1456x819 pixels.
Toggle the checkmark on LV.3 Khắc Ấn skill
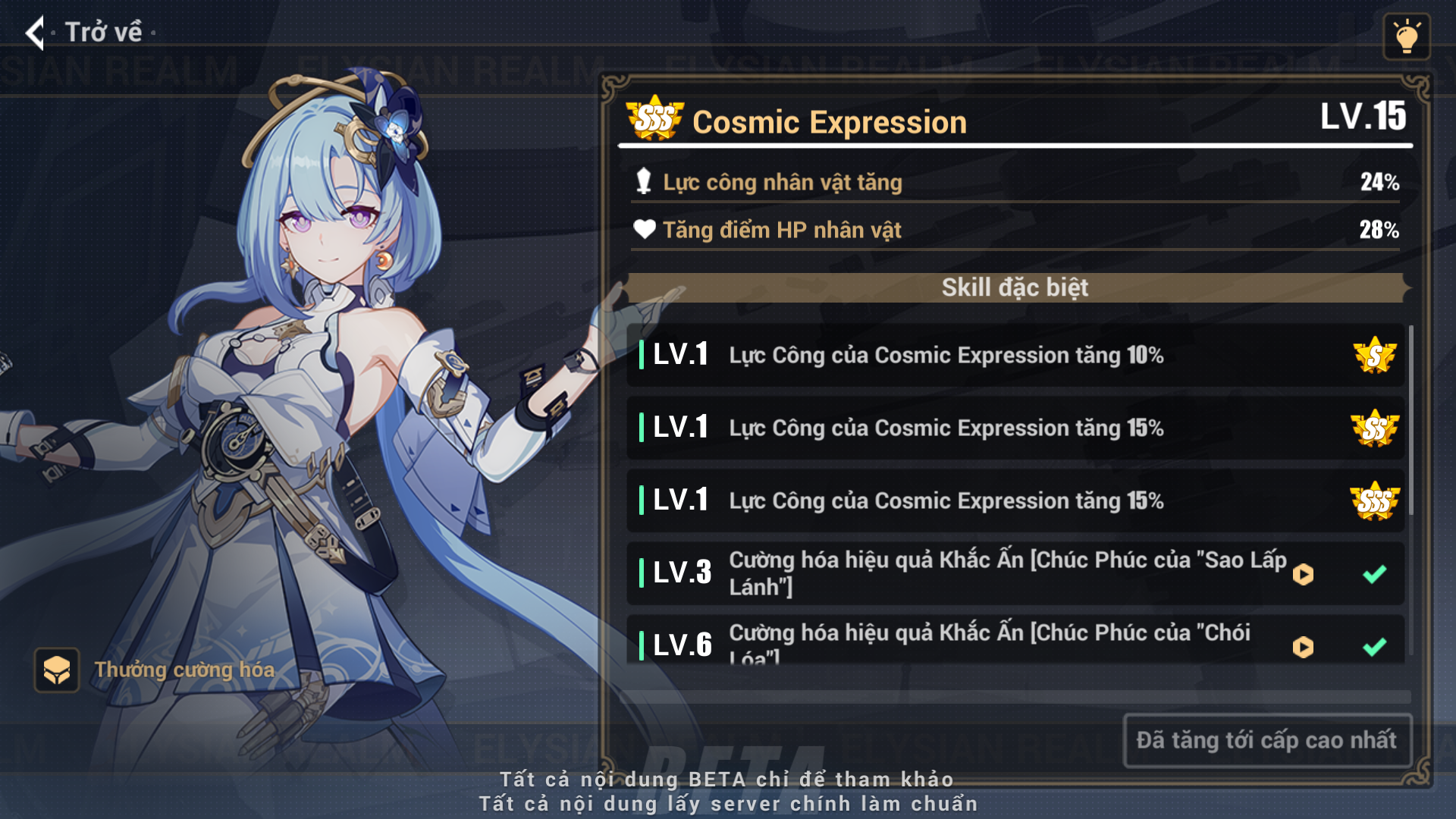point(1374,574)
